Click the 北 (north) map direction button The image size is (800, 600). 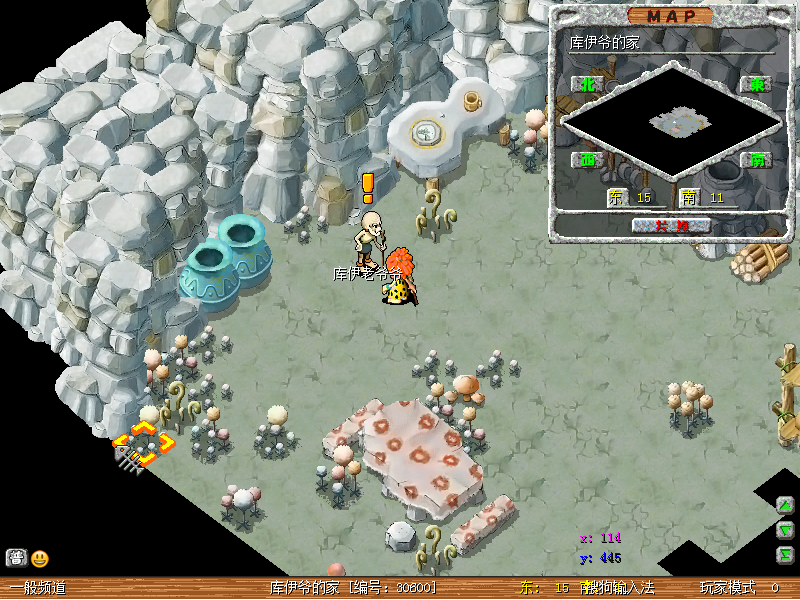(x=587, y=85)
